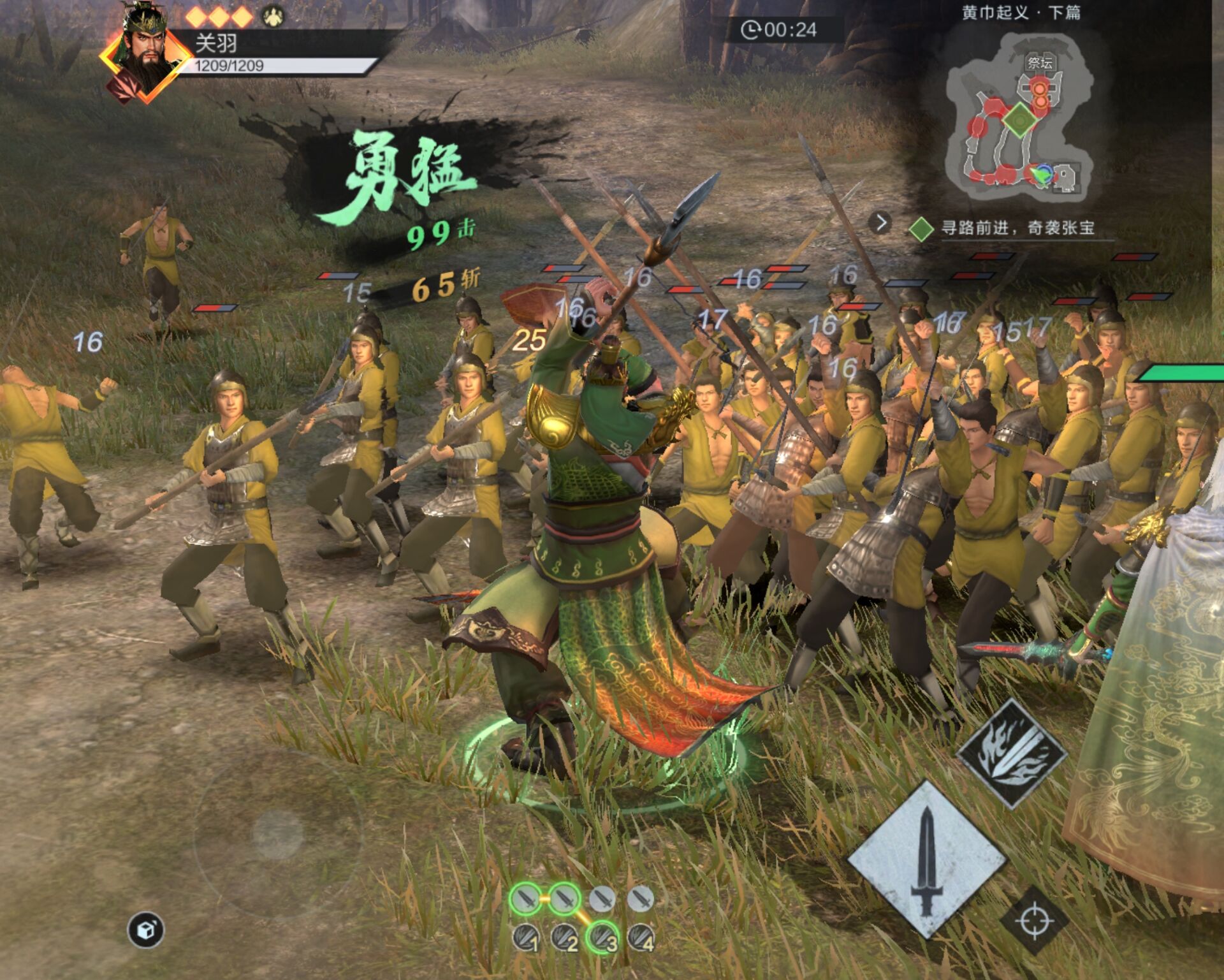Select the charge attack combo icon numbered 1
The width and height of the screenshot is (1224, 980).
click(x=527, y=938)
